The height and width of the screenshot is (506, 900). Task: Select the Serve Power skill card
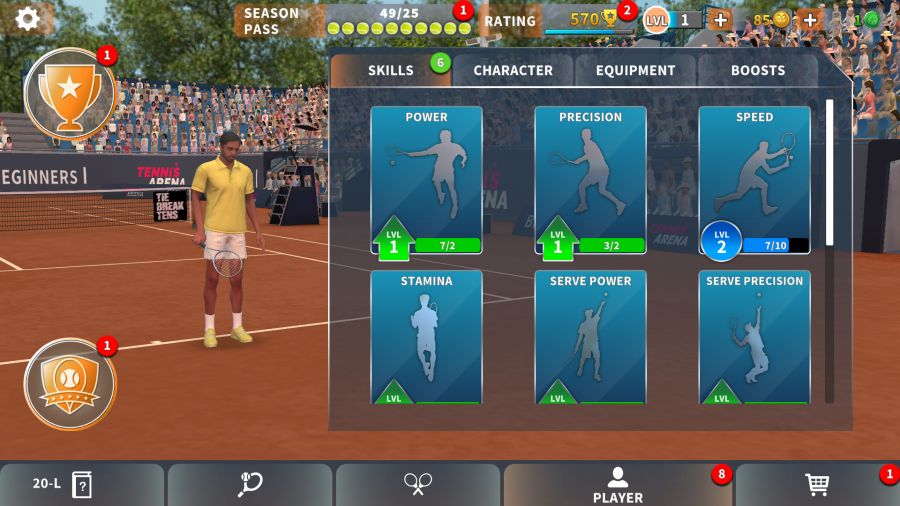tap(590, 336)
